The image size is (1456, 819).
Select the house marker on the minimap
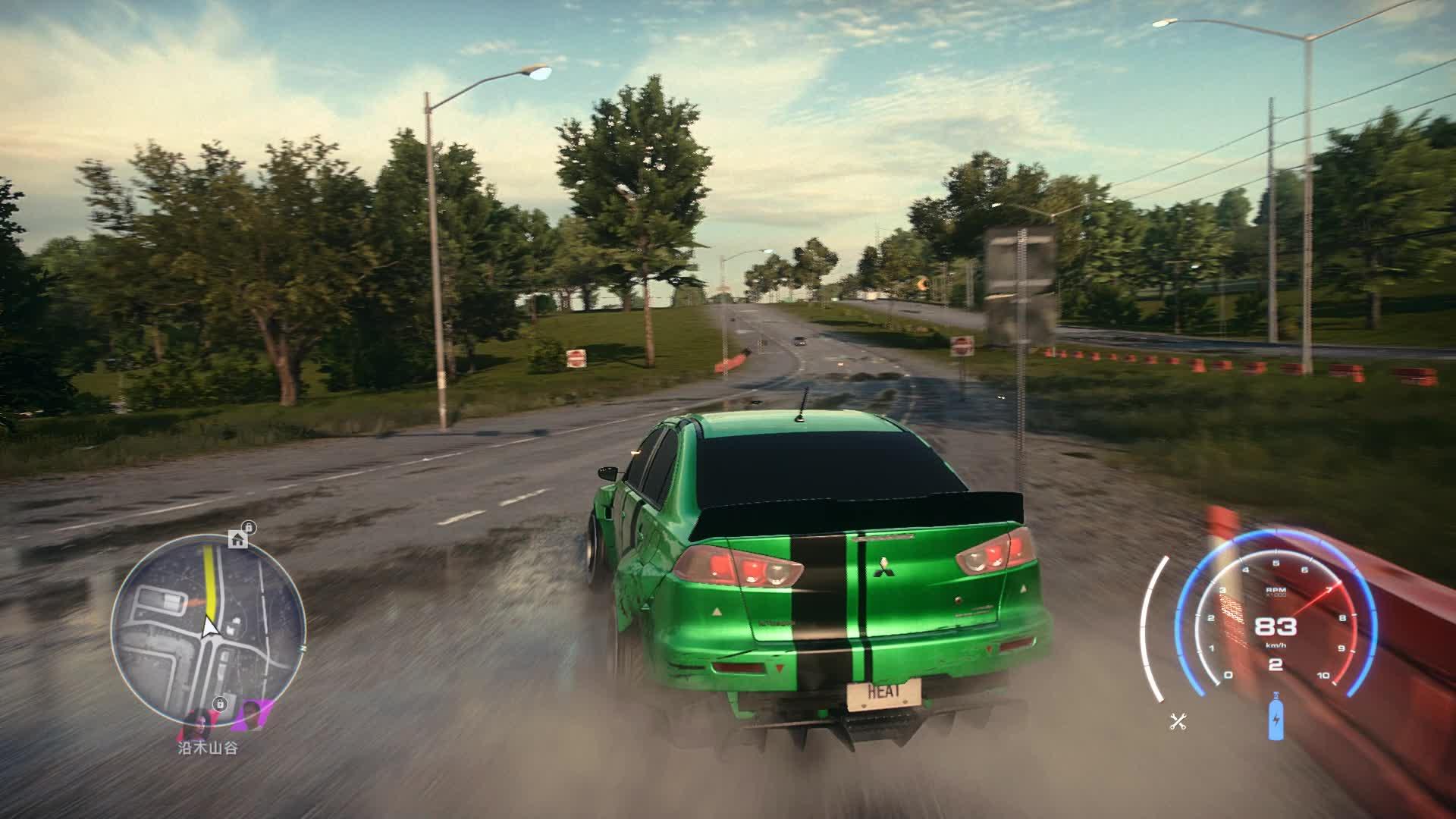pos(237,539)
